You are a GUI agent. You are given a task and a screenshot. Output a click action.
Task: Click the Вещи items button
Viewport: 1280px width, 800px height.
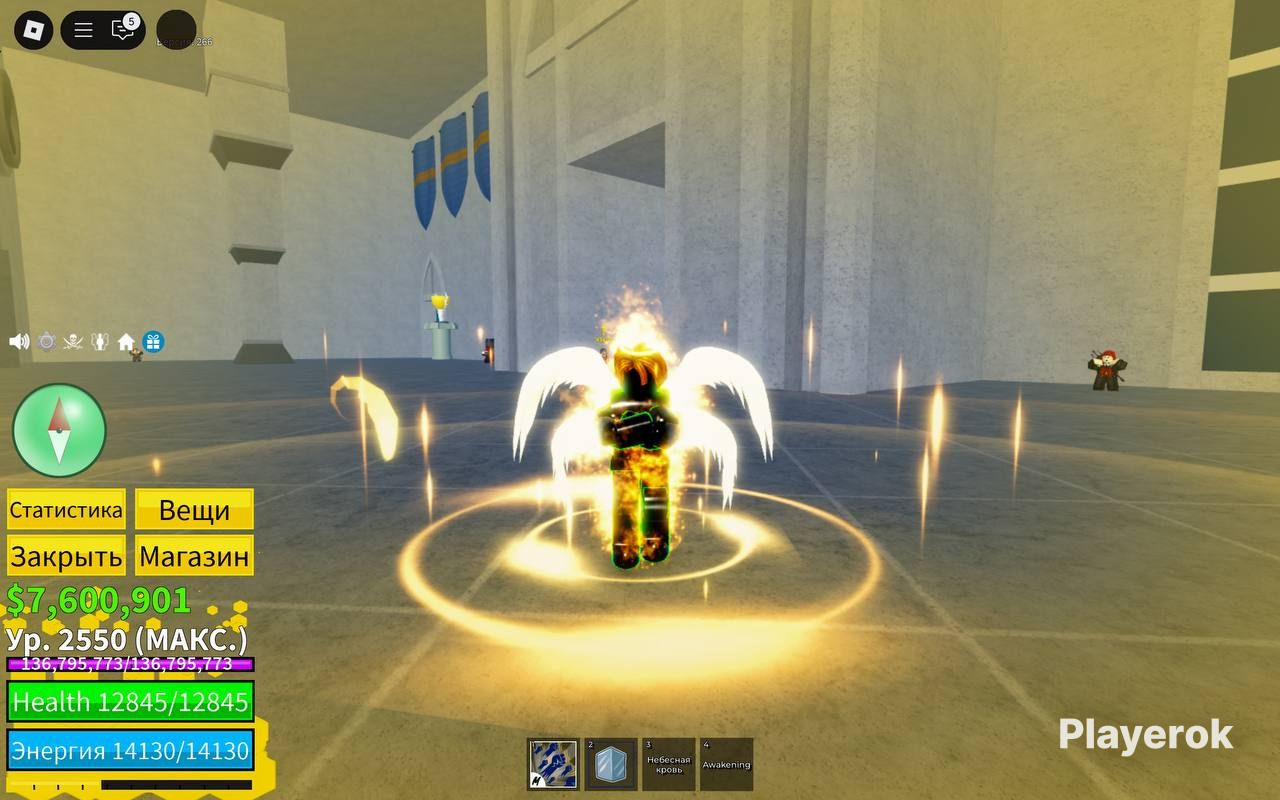click(x=194, y=510)
